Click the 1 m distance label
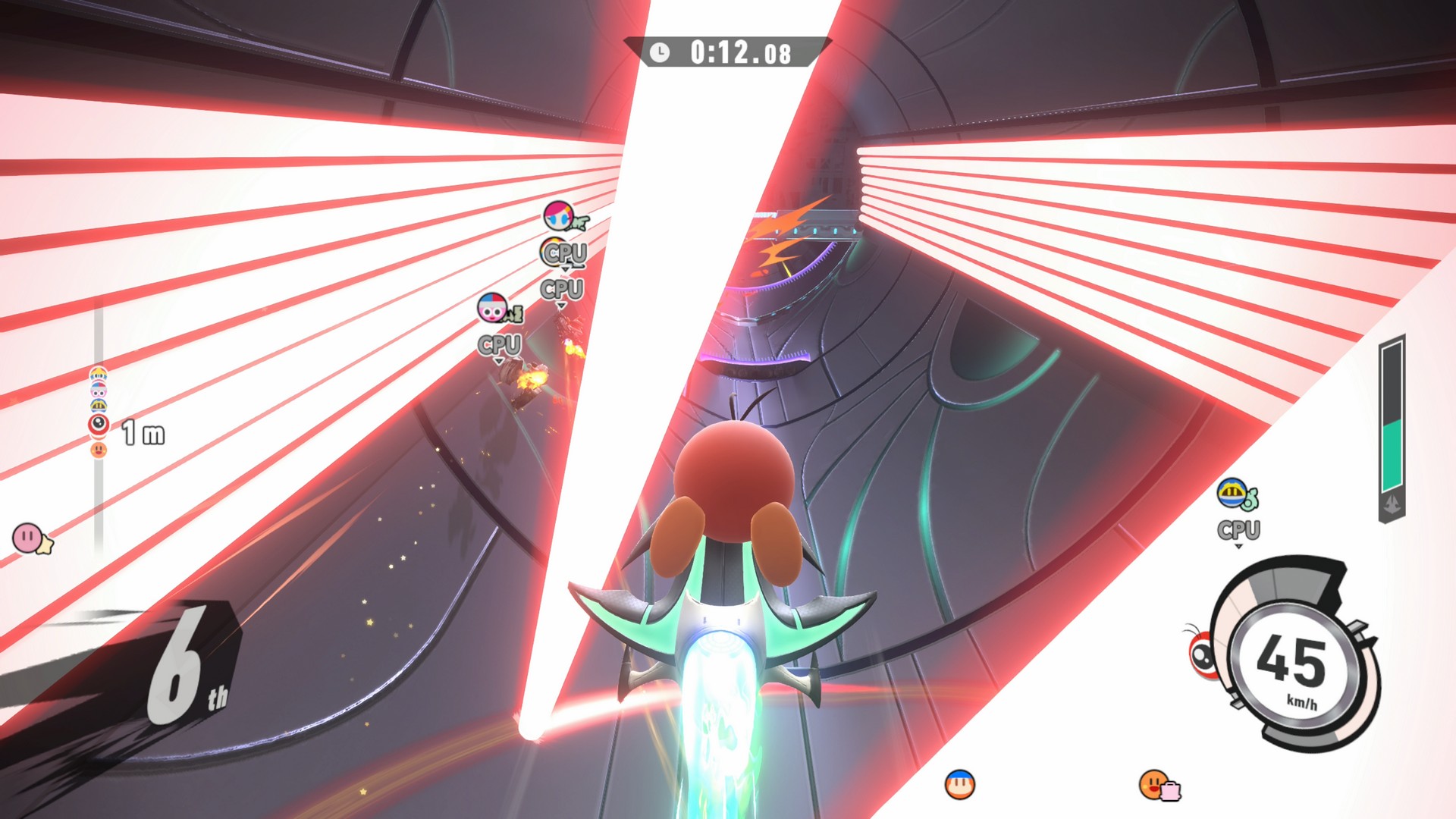The width and height of the screenshot is (1456, 819). (141, 432)
